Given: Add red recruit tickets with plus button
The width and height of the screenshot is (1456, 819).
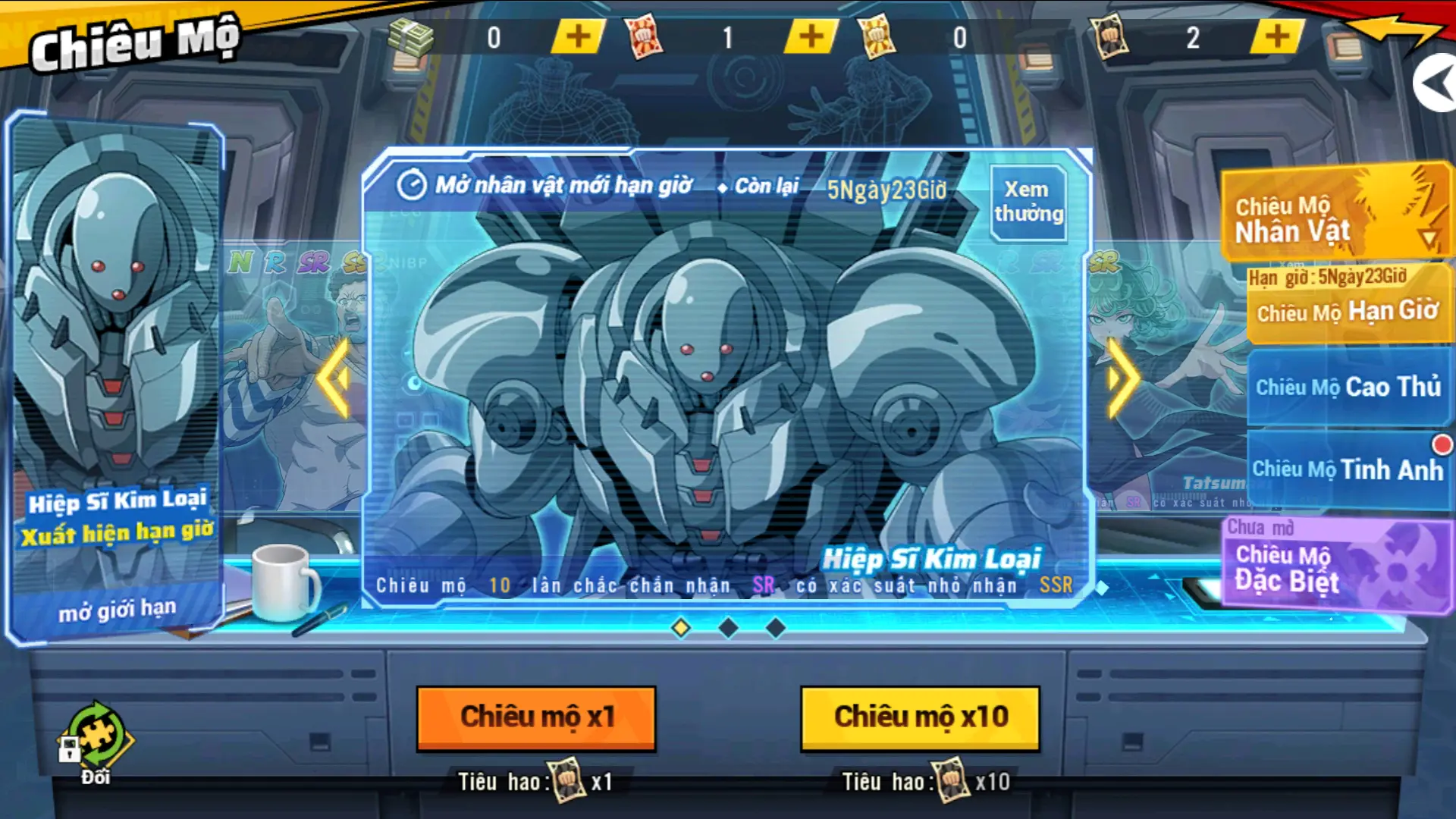Looking at the screenshot, I should pyautogui.click(x=811, y=36).
